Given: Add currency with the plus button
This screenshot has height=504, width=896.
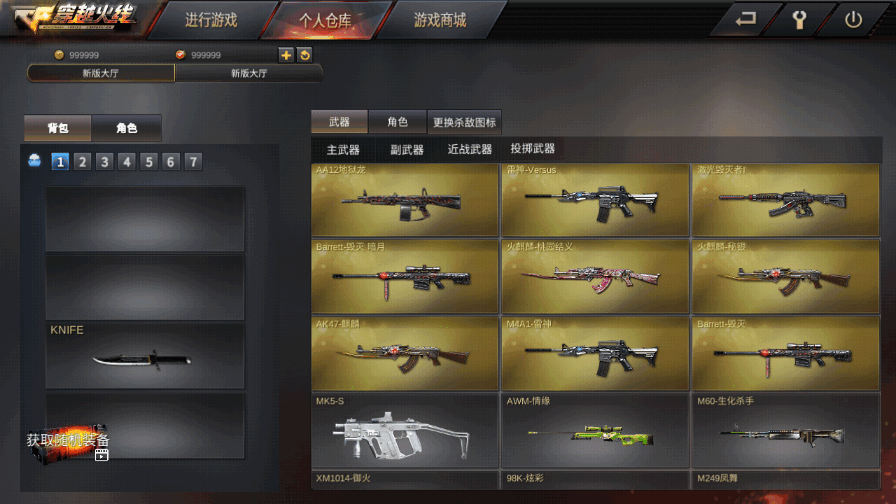Looking at the screenshot, I should [x=286, y=55].
